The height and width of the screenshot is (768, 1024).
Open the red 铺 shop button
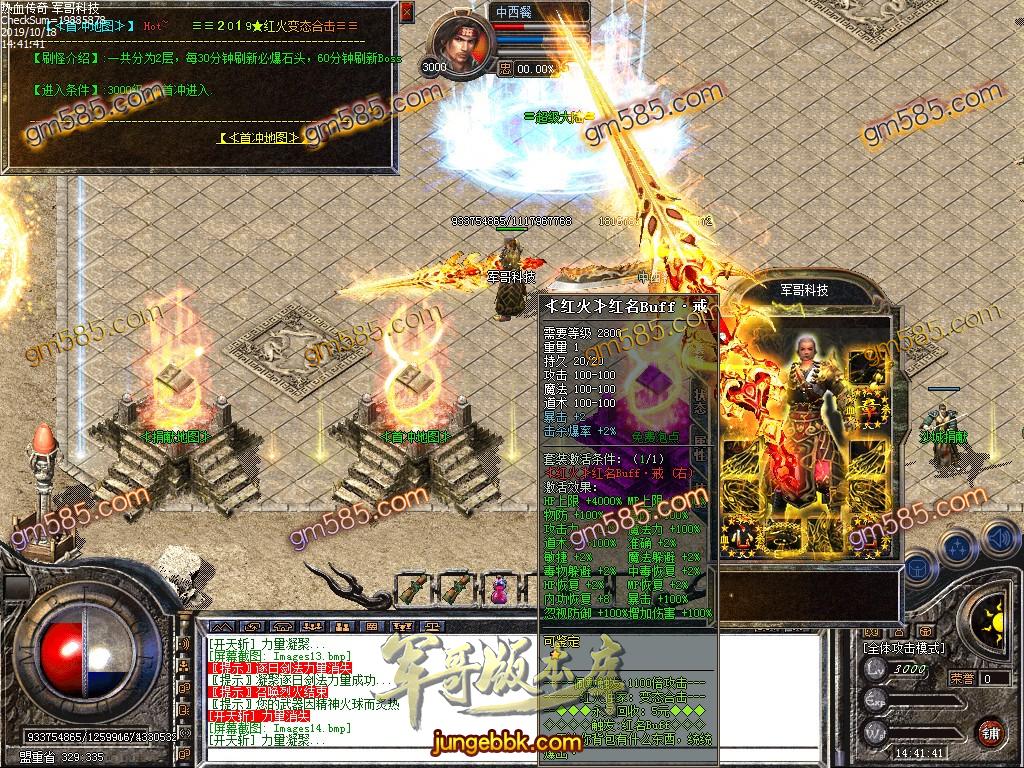[990, 731]
